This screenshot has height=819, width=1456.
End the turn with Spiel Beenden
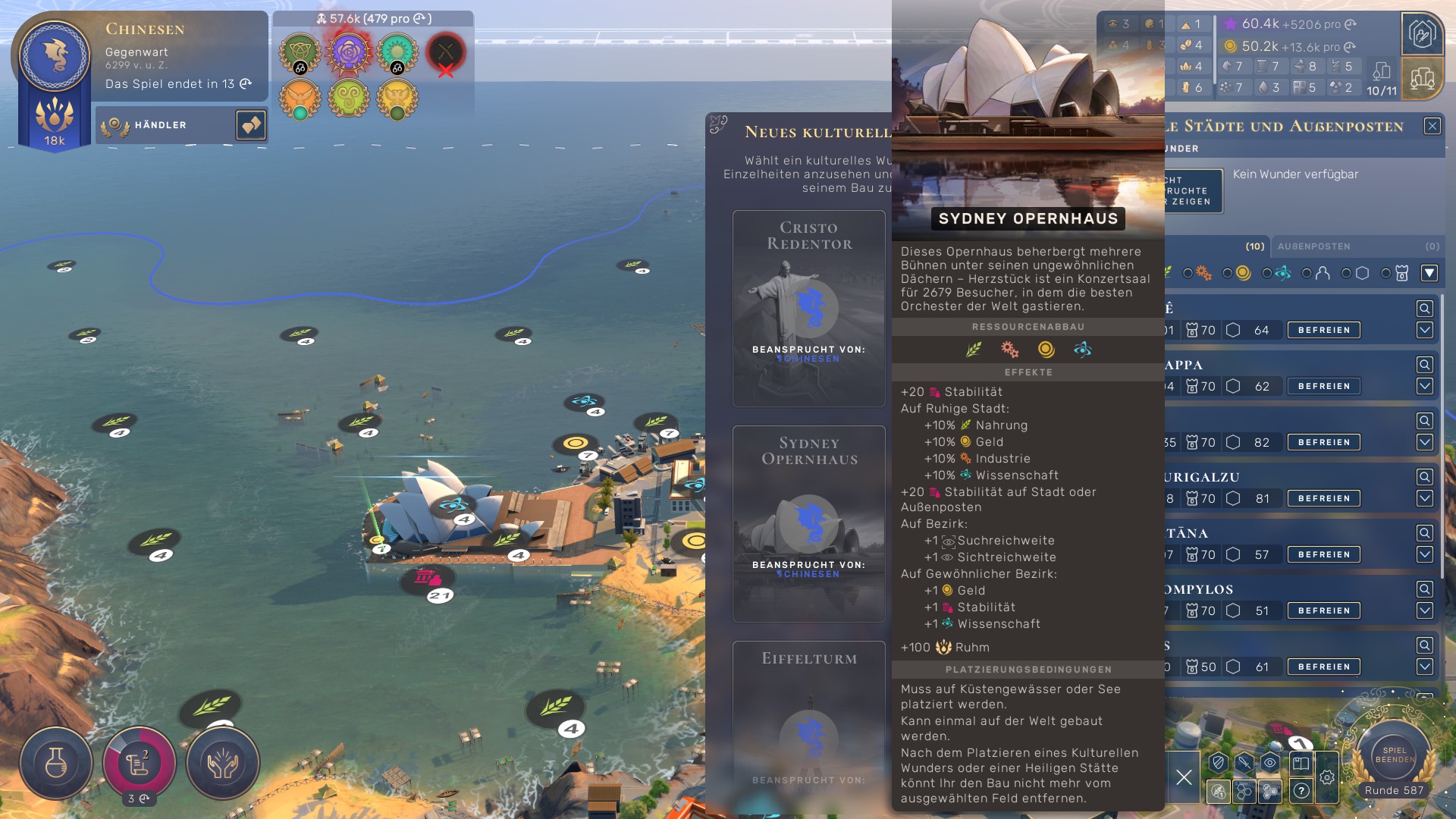click(1394, 755)
